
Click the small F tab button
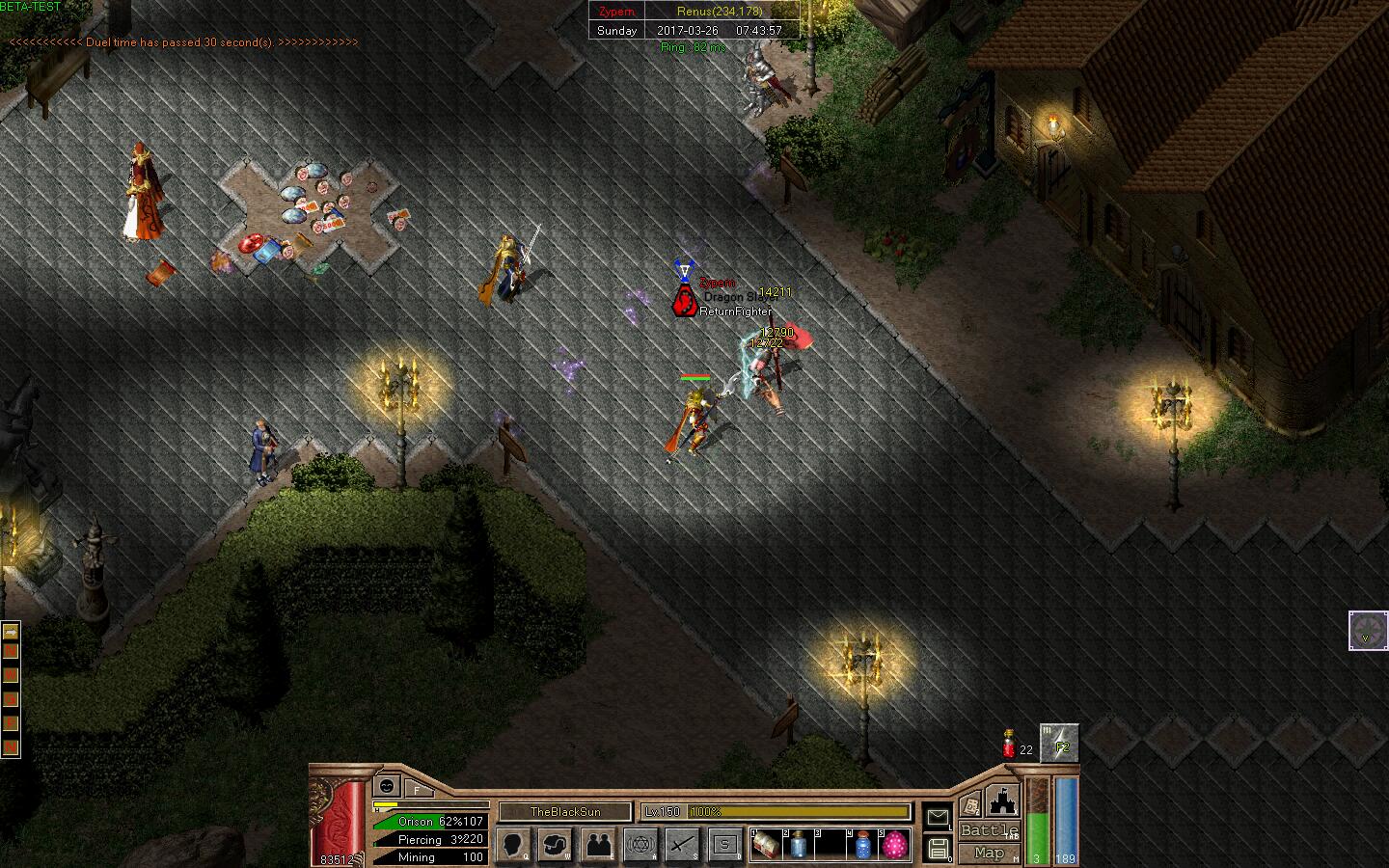click(418, 788)
